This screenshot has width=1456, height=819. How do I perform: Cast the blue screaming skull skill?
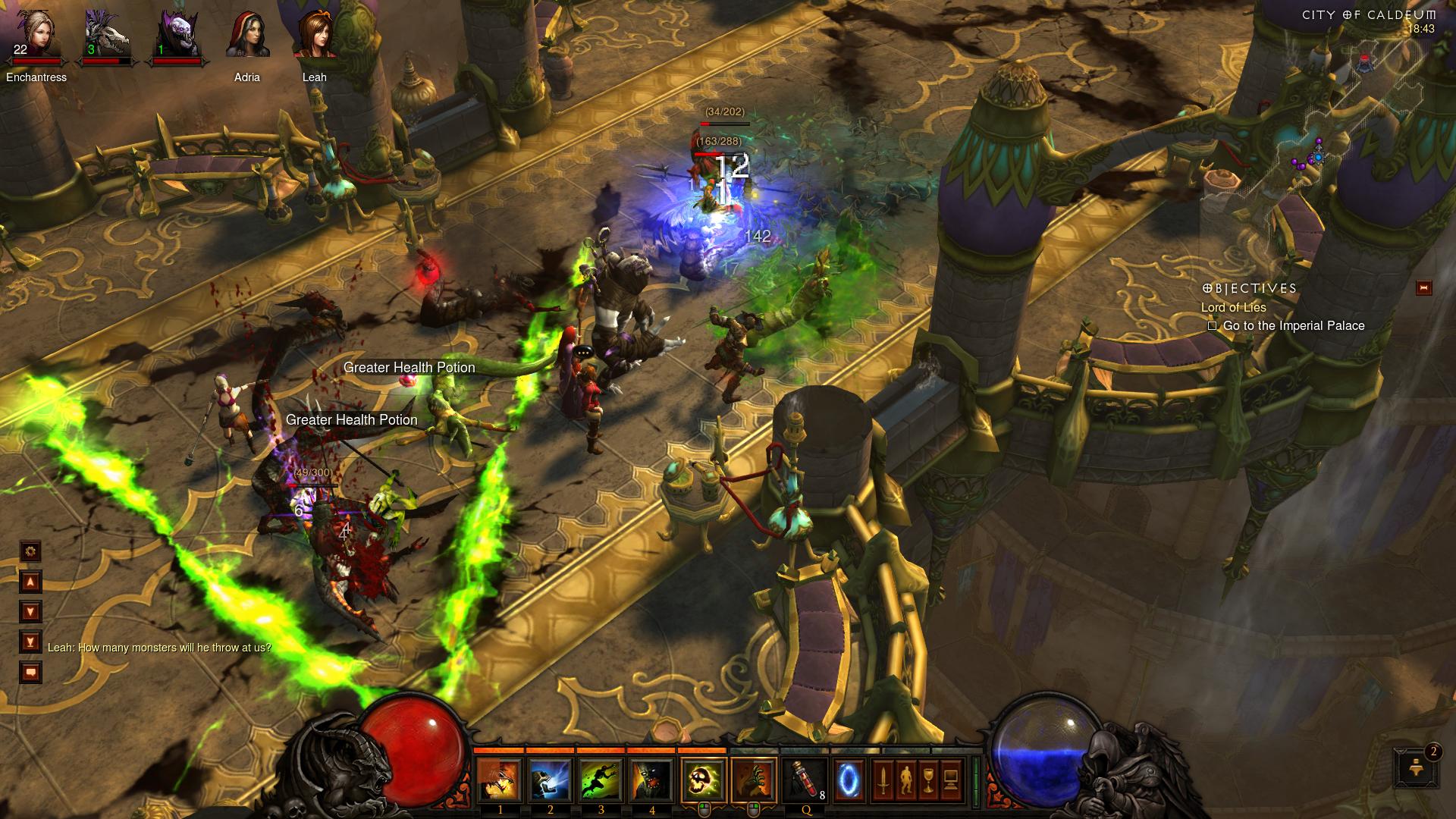pos(550,780)
